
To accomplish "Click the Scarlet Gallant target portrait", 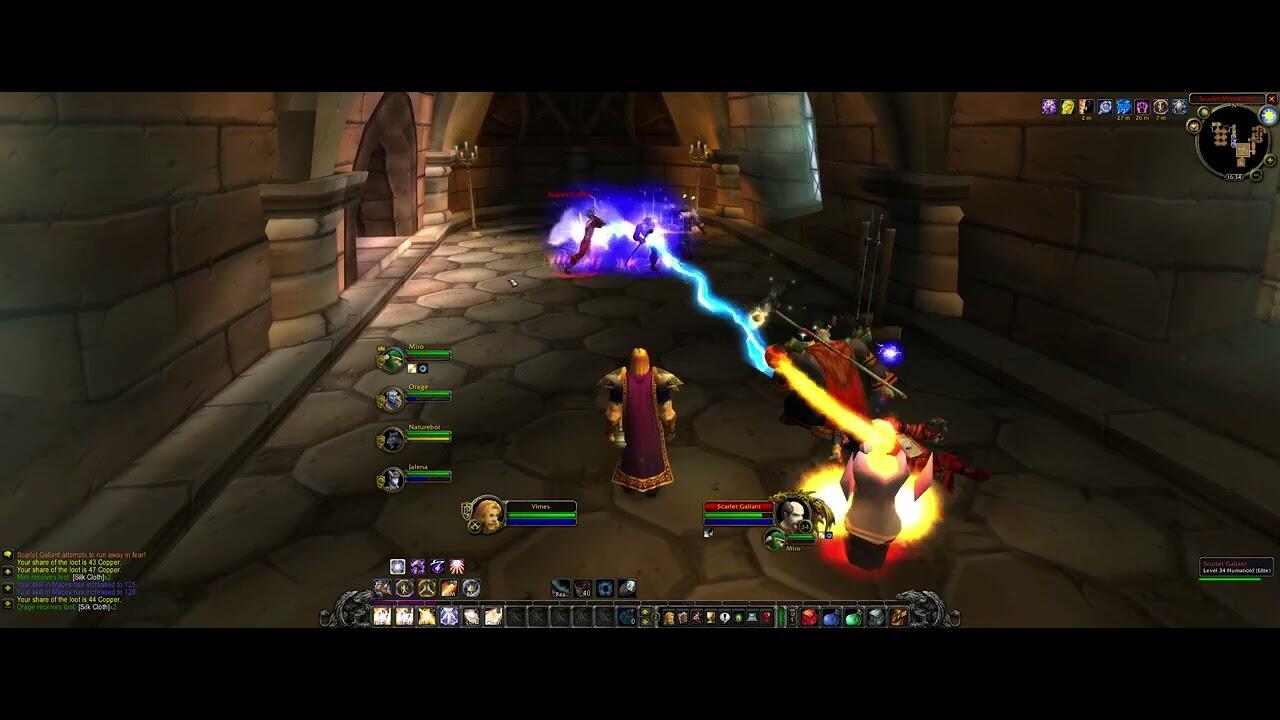I will (792, 512).
